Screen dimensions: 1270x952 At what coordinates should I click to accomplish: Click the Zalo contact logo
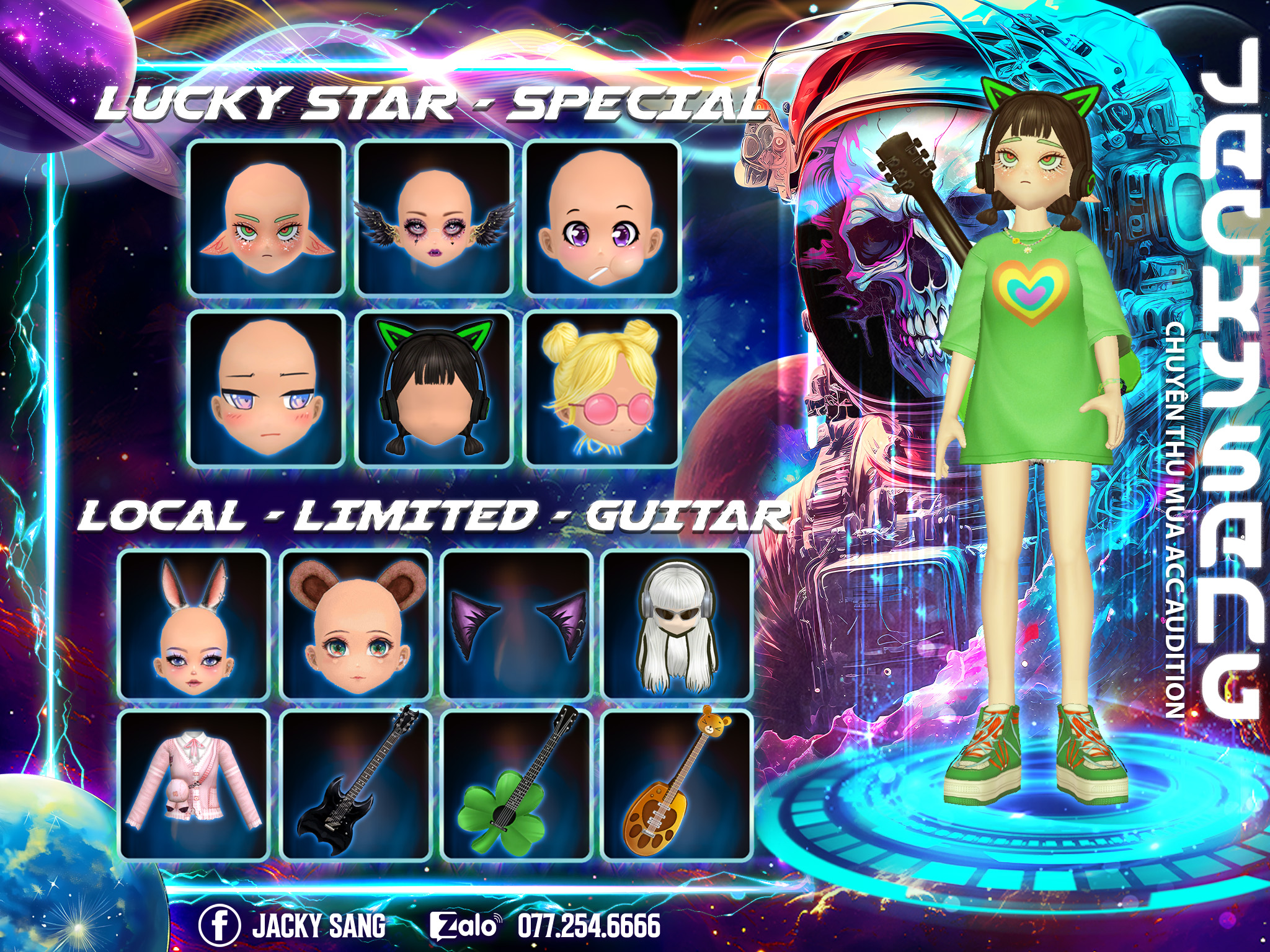tap(464, 925)
